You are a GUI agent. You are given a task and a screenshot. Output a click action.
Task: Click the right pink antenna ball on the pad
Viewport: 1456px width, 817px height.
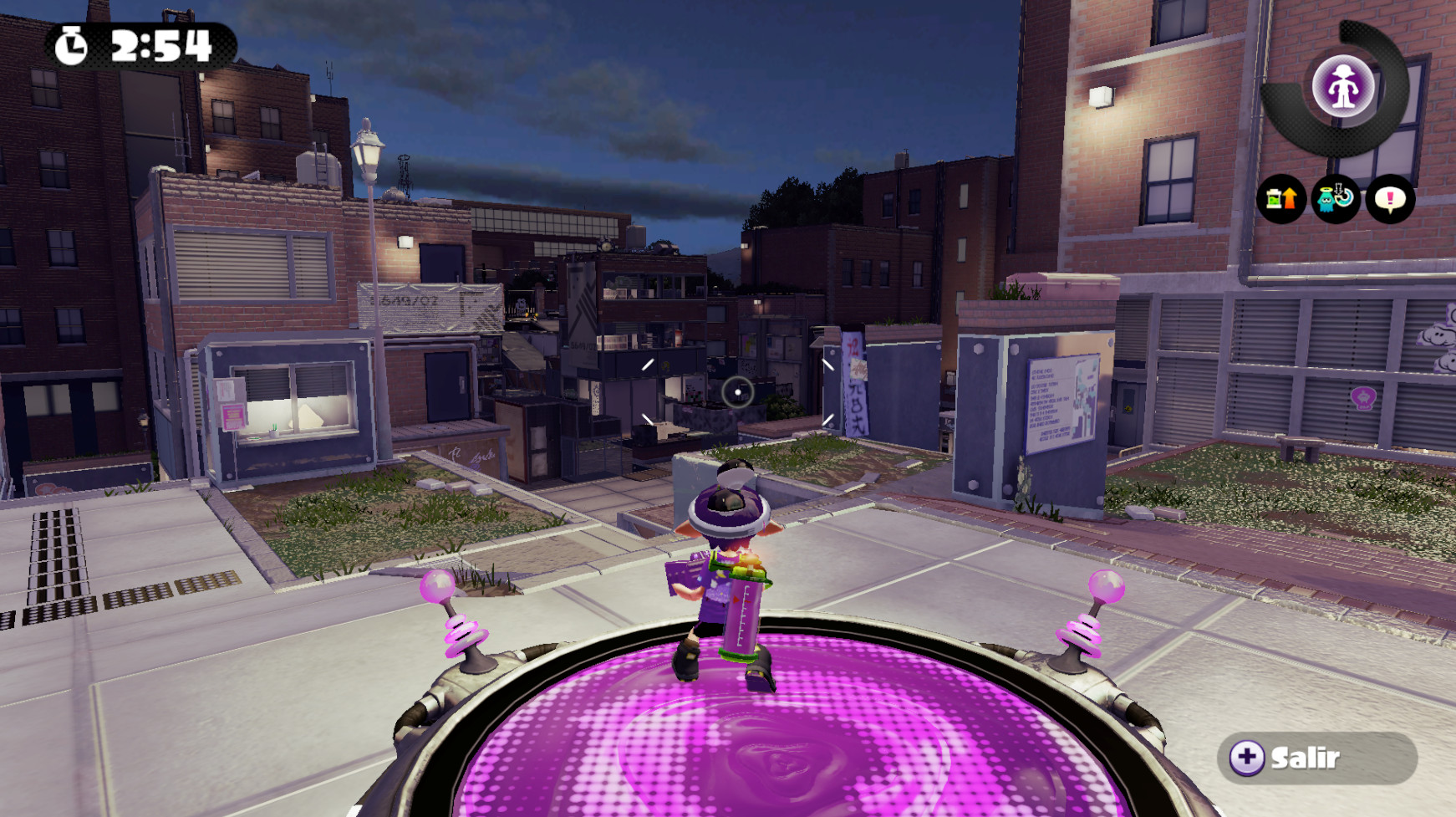pos(1109,584)
